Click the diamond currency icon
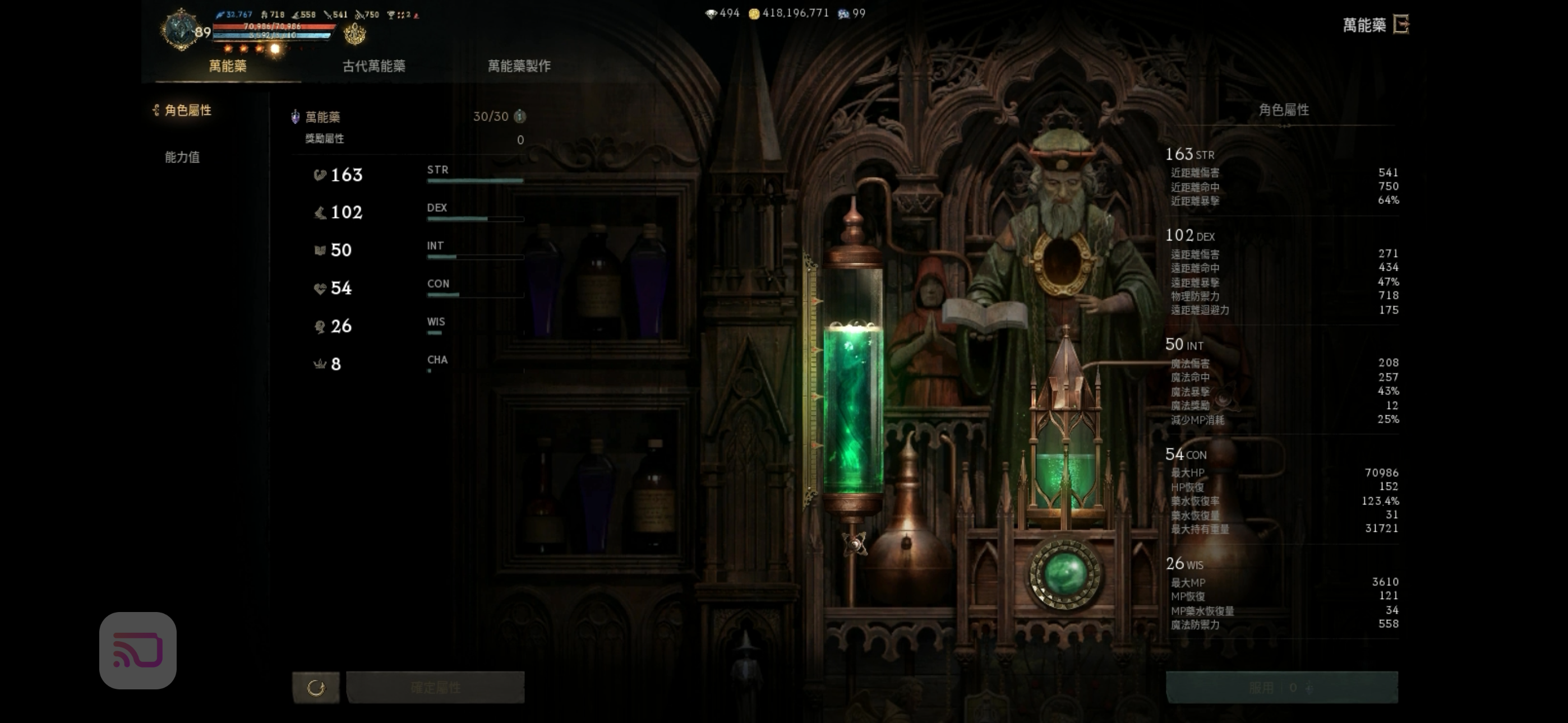 (x=711, y=13)
